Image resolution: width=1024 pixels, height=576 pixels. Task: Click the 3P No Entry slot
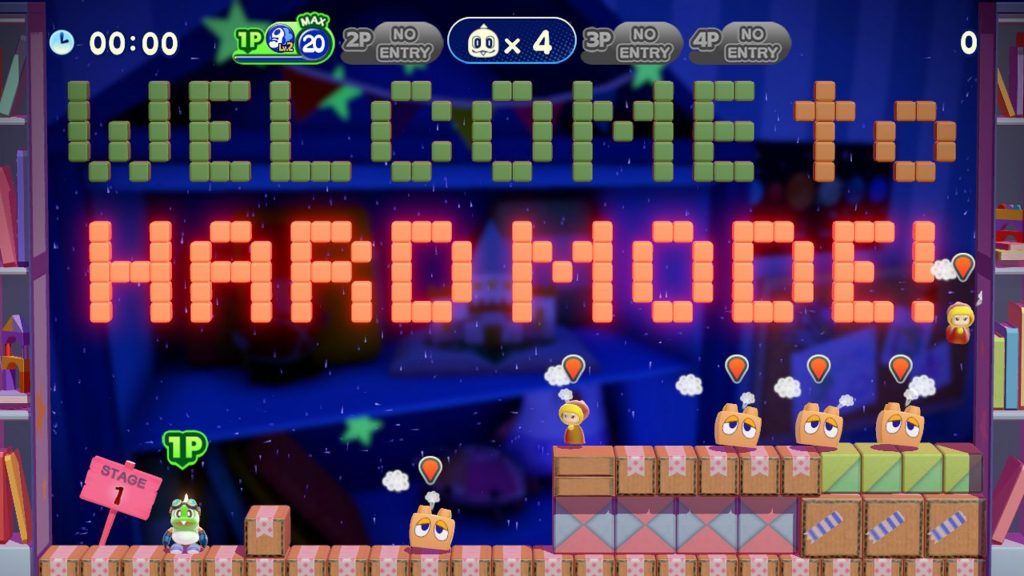pos(631,42)
